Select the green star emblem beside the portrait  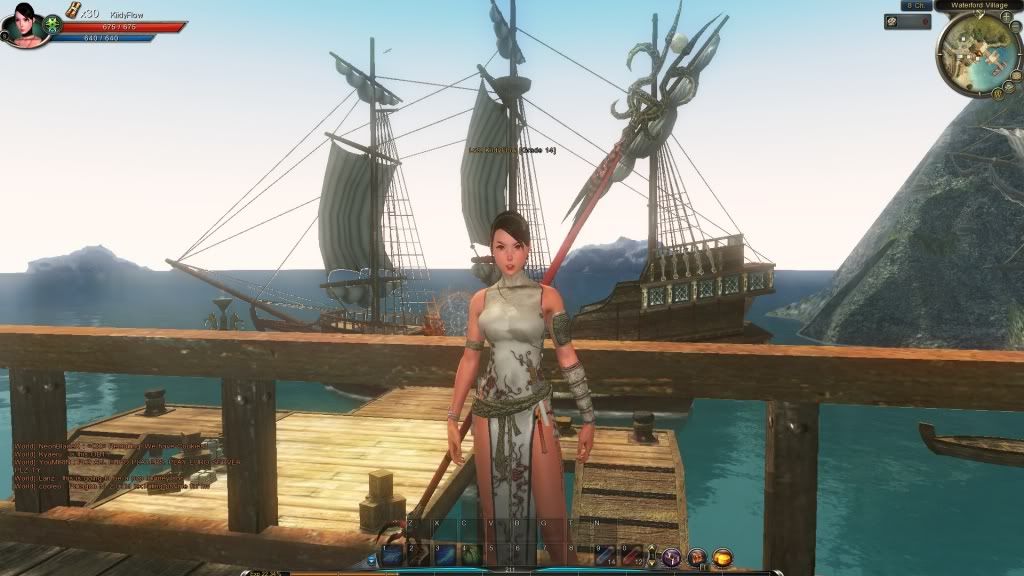(54, 25)
